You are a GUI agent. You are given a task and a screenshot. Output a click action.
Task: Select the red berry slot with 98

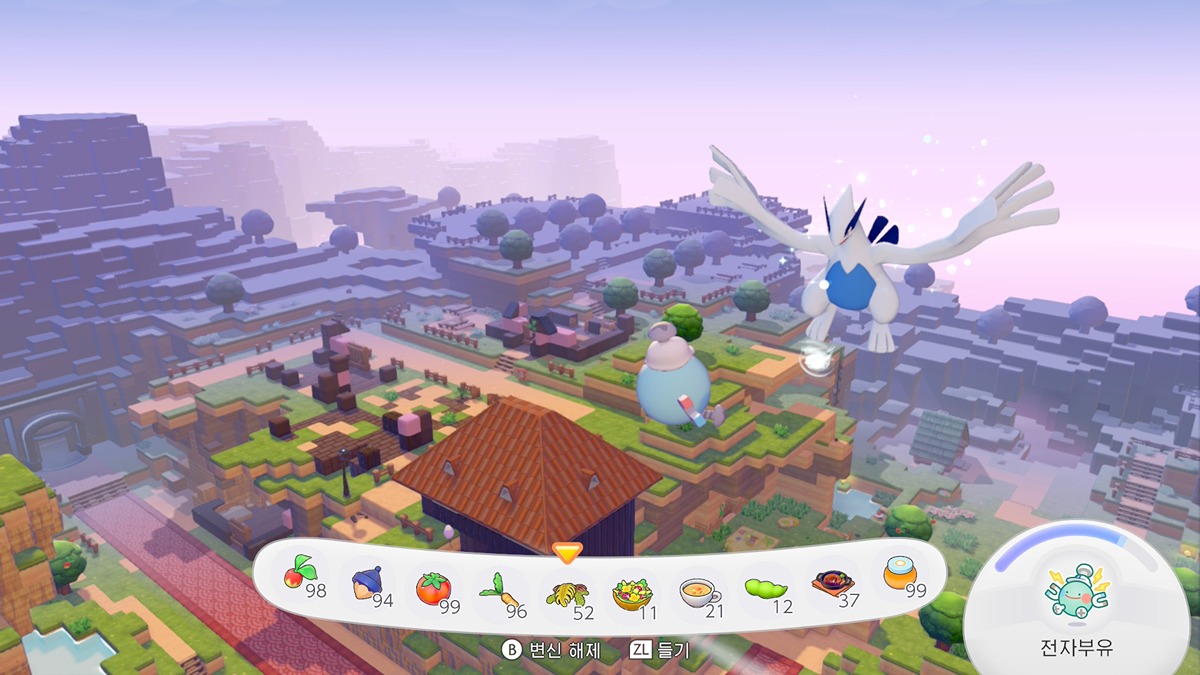(x=299, y=574)
